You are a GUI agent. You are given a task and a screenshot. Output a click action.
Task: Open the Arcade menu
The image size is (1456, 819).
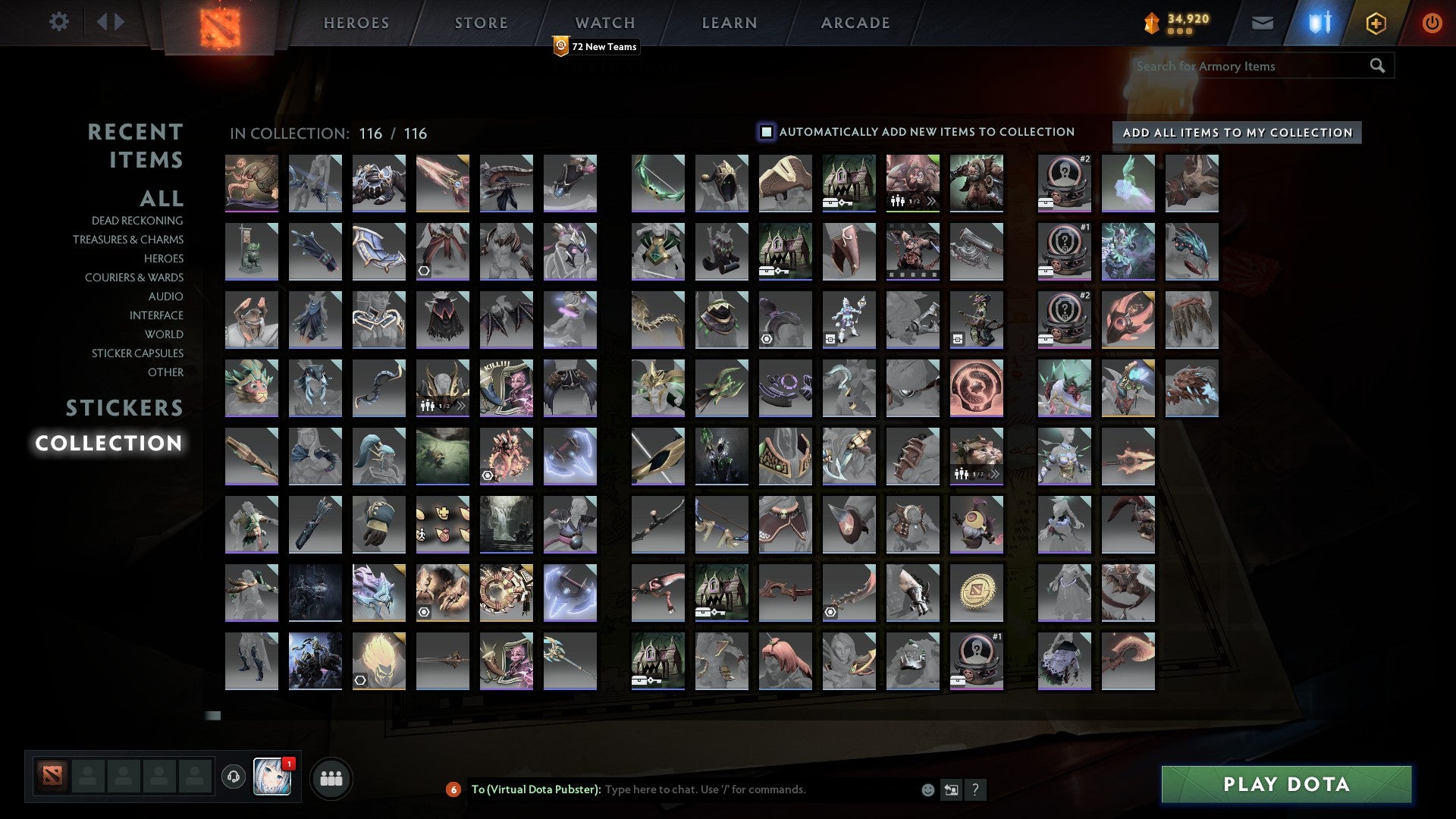pyautogui.click(x=855, y=22)
